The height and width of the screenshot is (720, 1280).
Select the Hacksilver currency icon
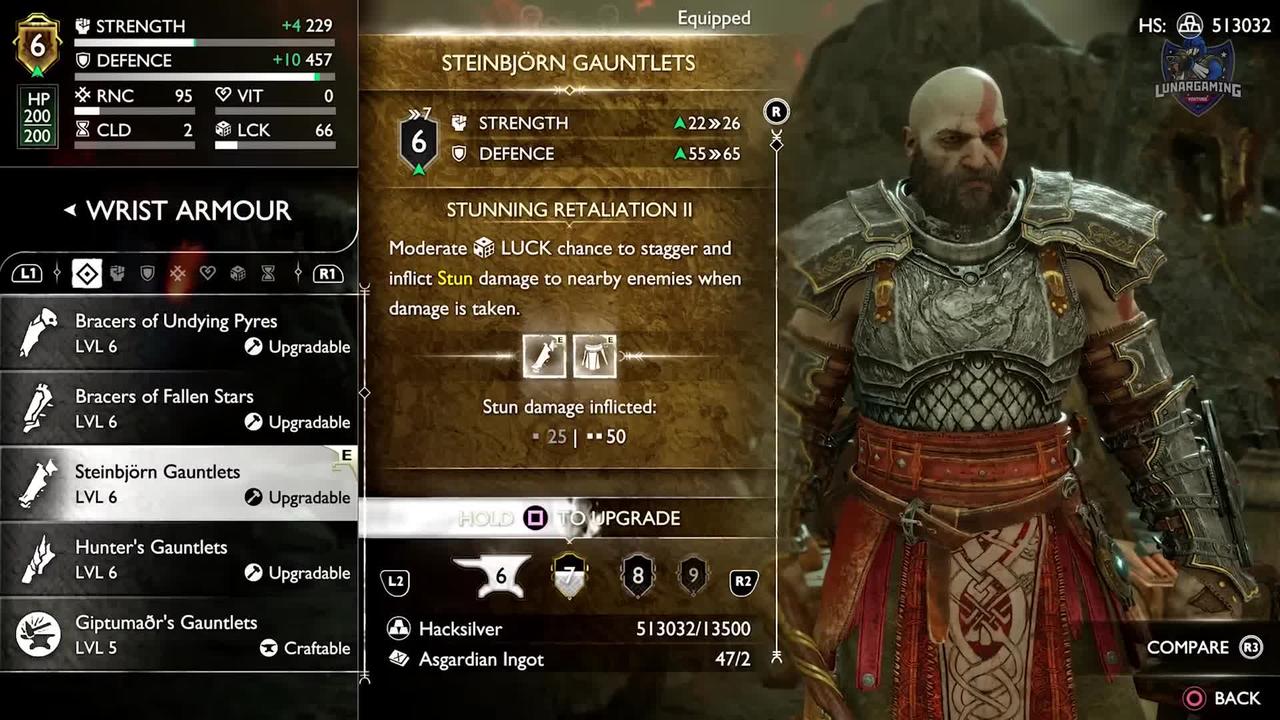pyautogui.click(x=400, y=629)
